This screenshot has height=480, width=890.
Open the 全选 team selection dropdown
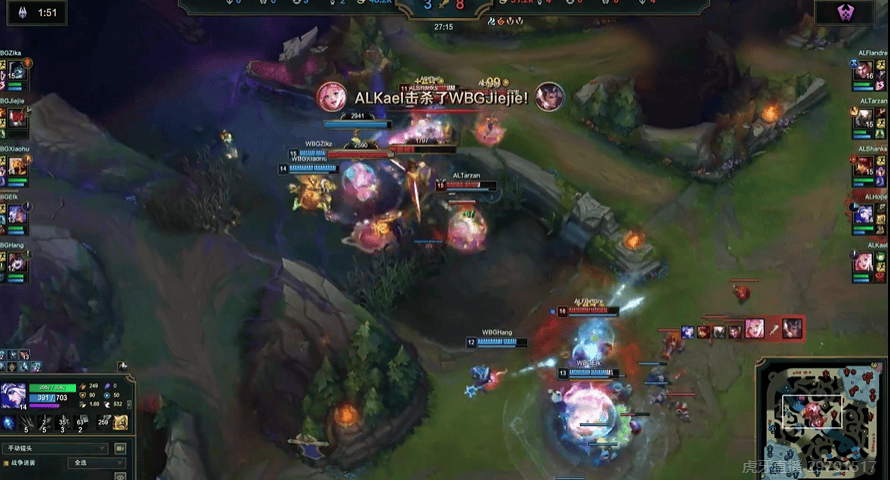96,463
